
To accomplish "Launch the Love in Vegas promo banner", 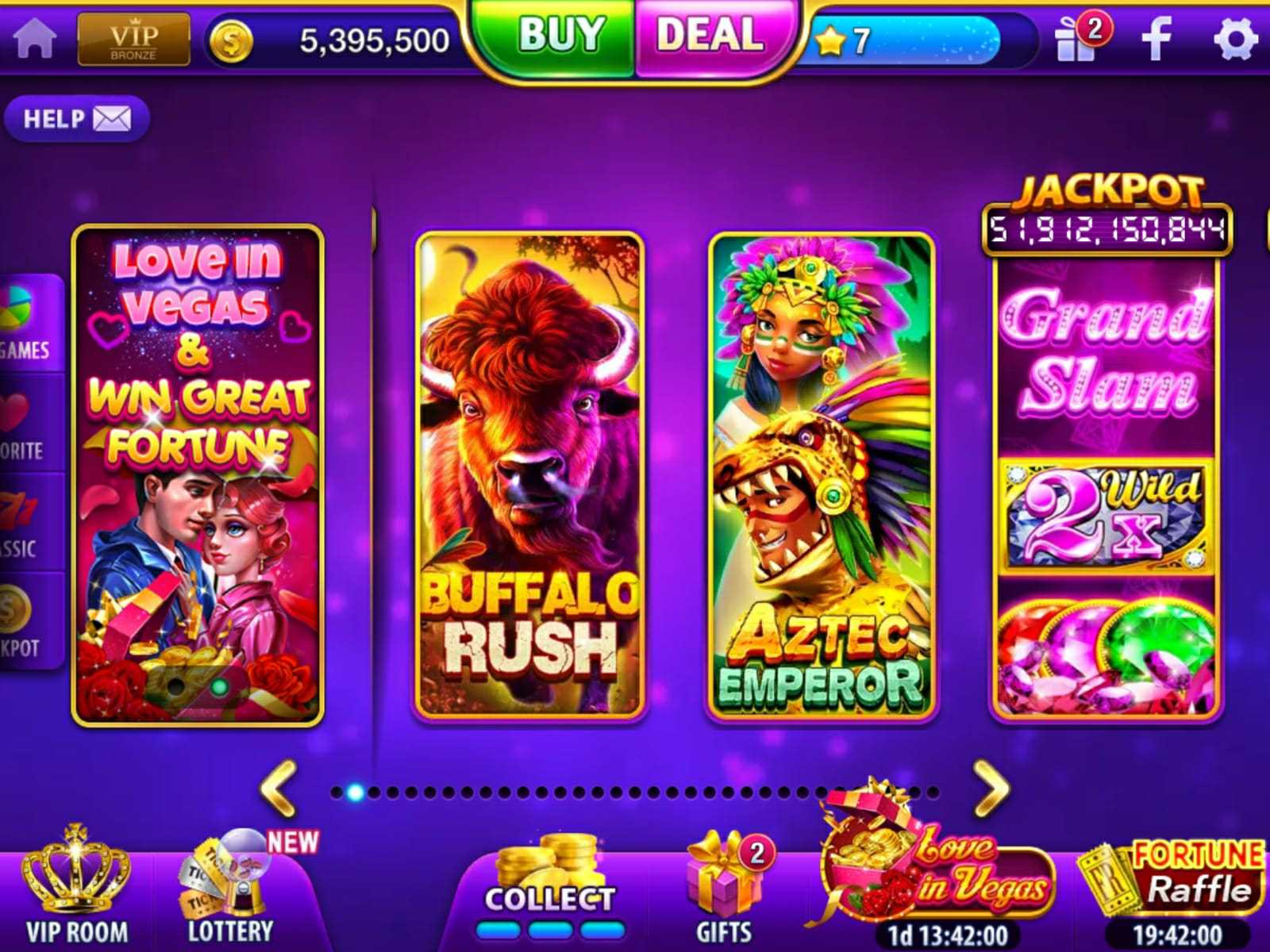I will point(198,476).
